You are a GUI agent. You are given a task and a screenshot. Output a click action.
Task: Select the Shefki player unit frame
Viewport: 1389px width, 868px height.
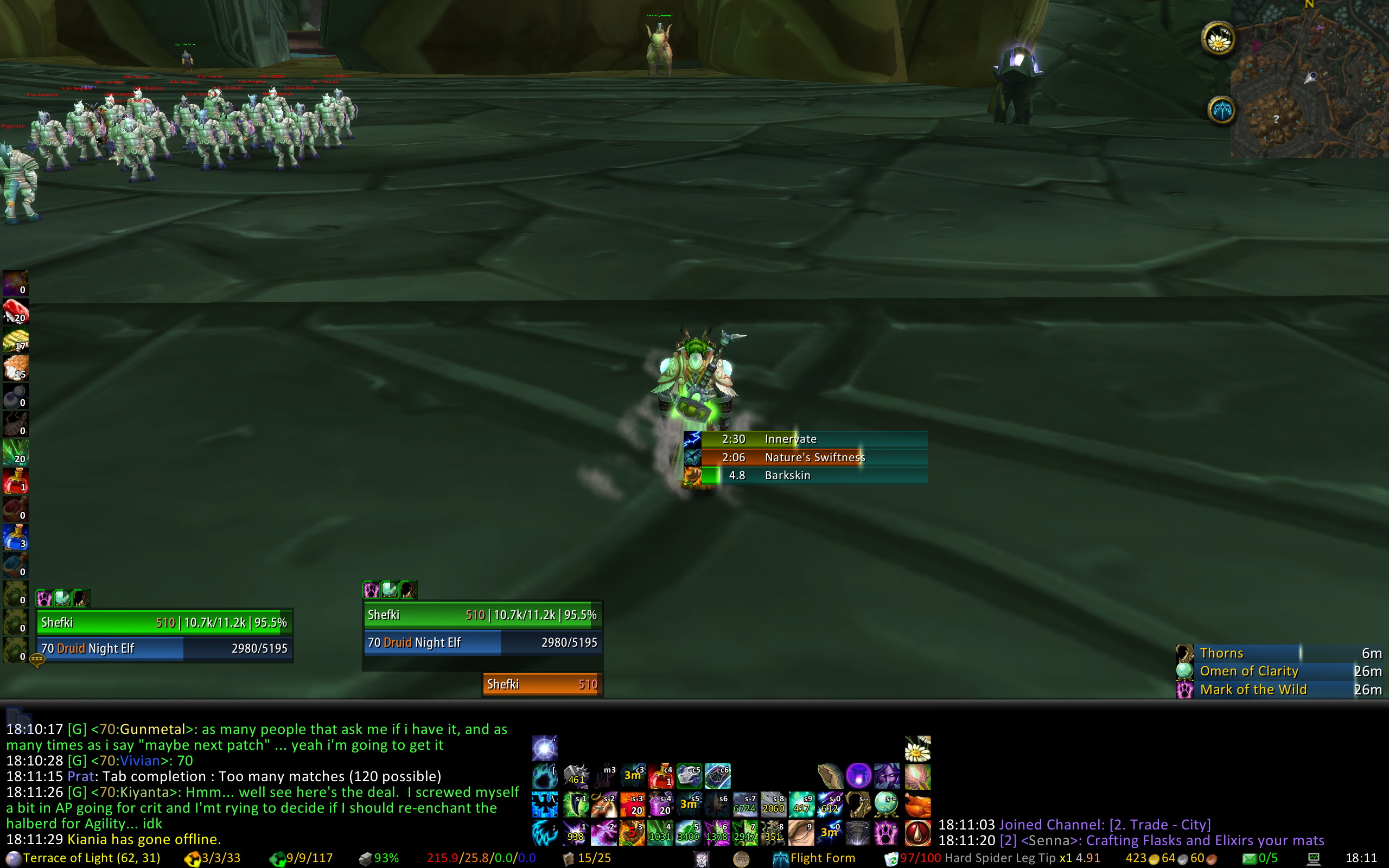coord(164,623)
